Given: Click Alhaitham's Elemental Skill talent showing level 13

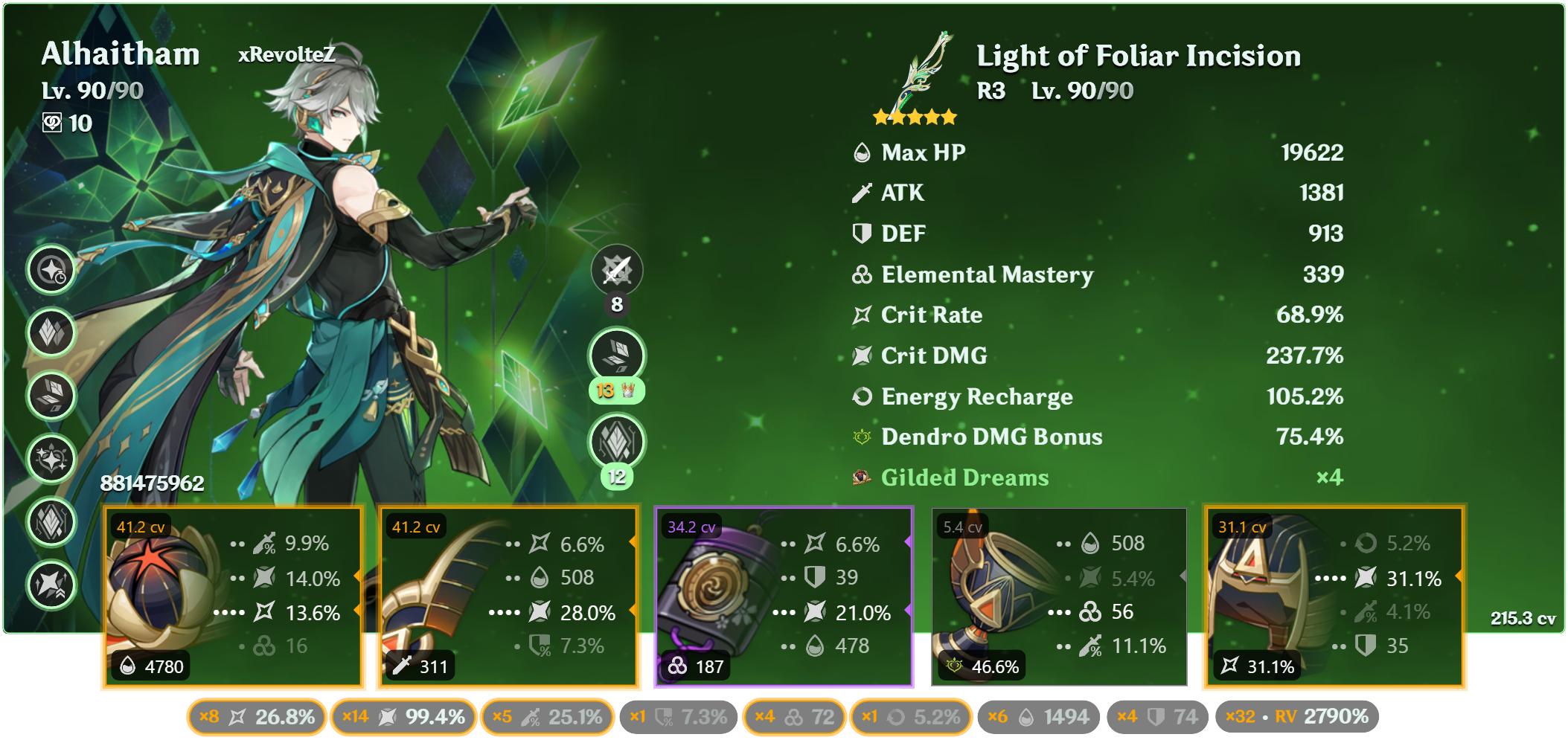Looking at the screenshot, I should click(616, 355).
